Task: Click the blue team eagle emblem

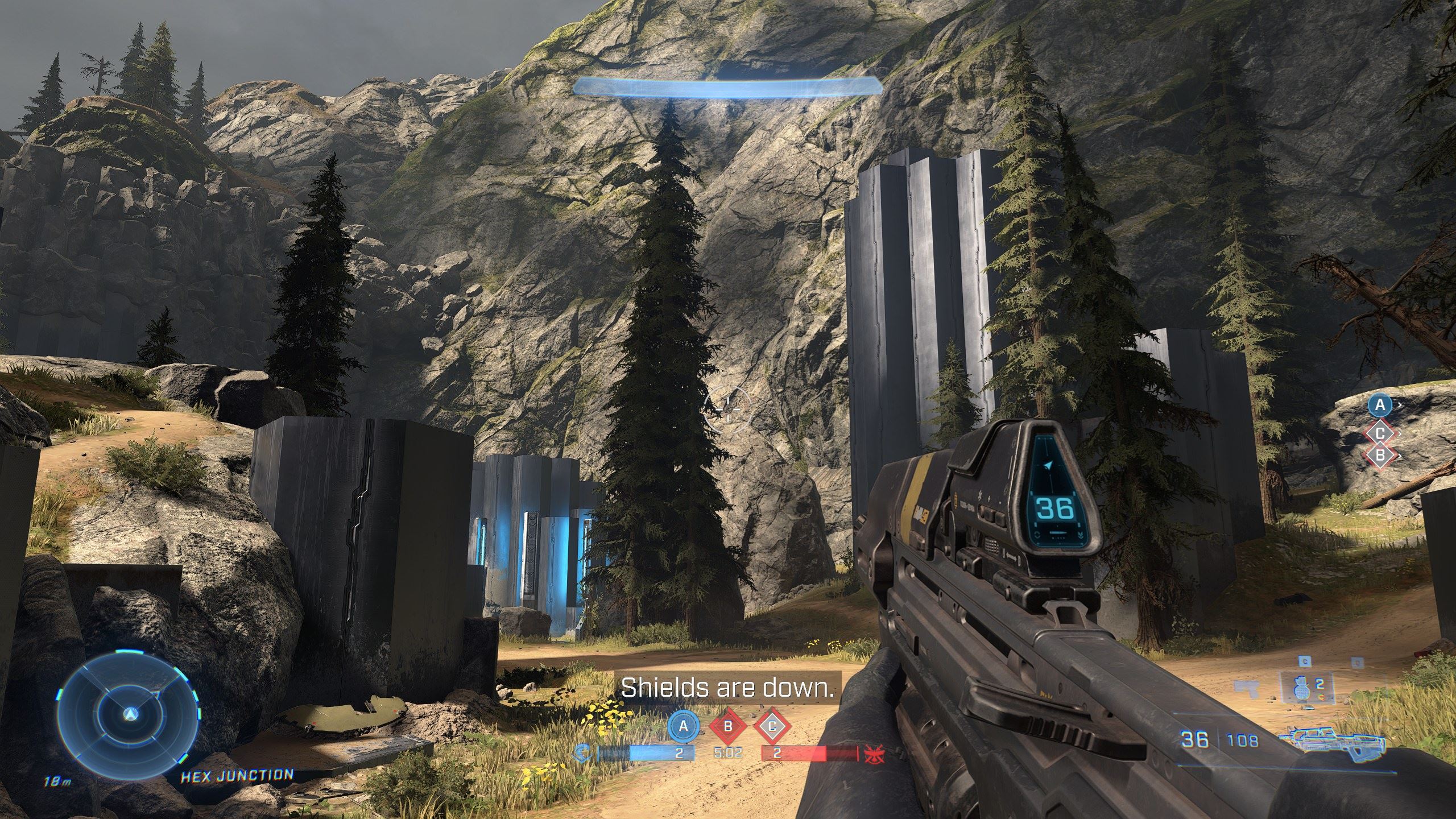Action: click(x=583, y=753)
